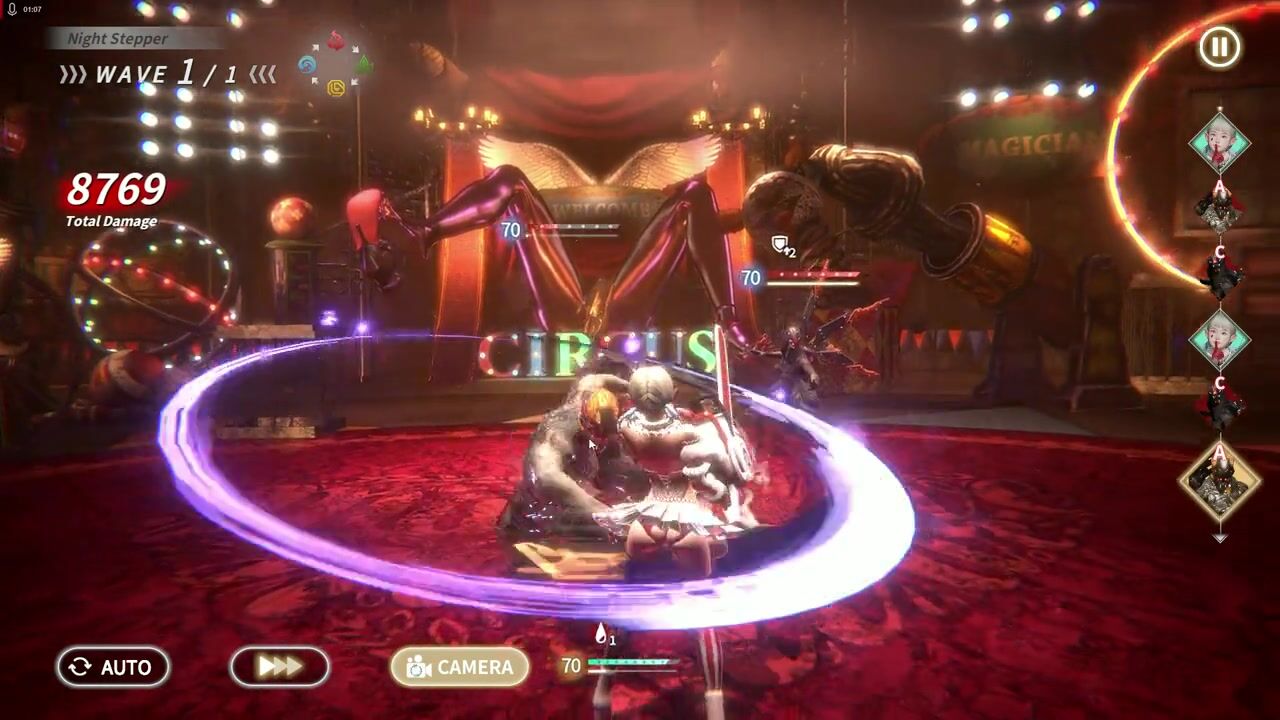Speed up battle with fast-forward button
Image resolution: width=1280 pixels, height=720 pixels.
(280, 667)
